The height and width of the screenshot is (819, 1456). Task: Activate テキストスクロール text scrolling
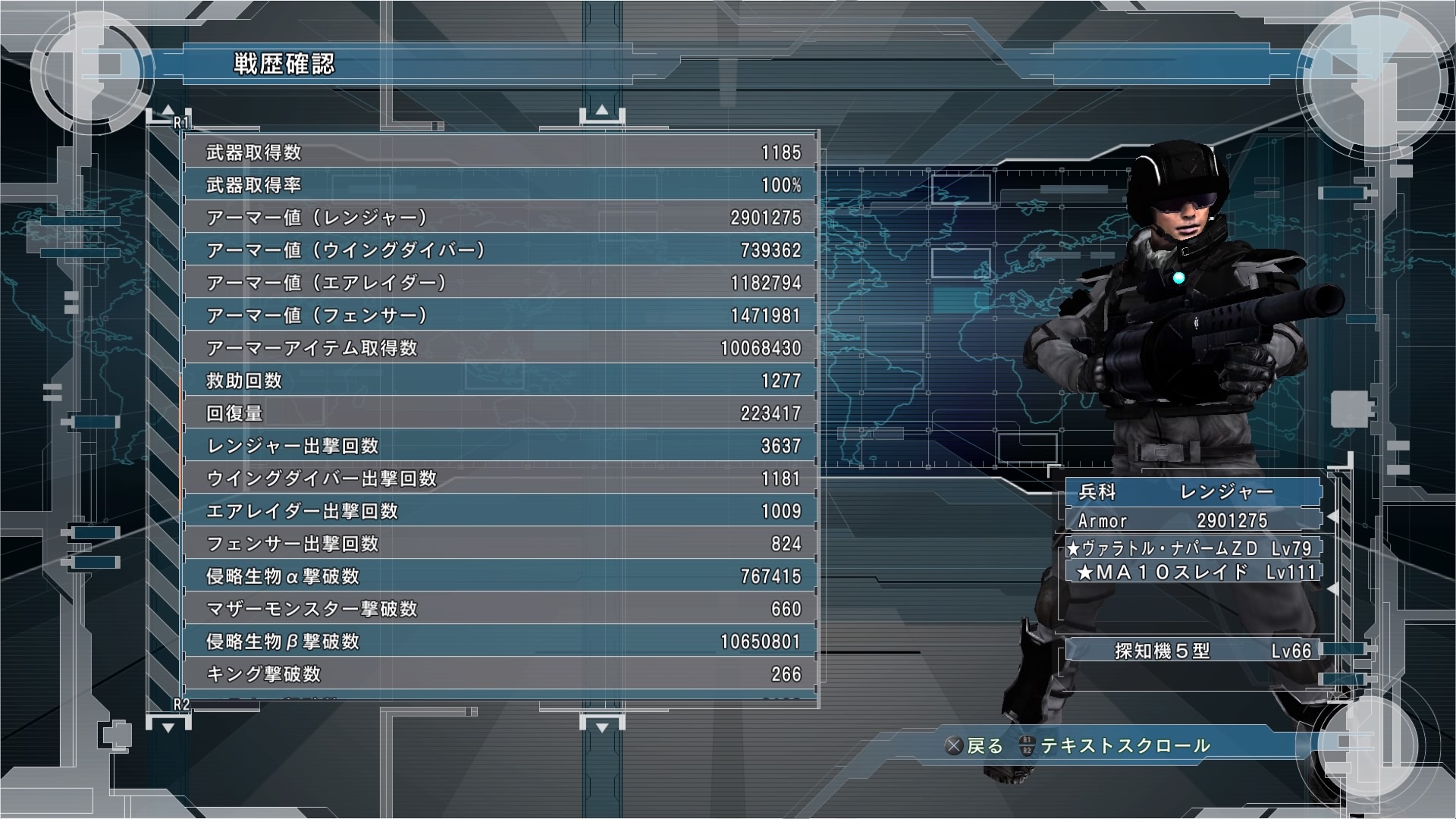click(x=1126, y=745)
